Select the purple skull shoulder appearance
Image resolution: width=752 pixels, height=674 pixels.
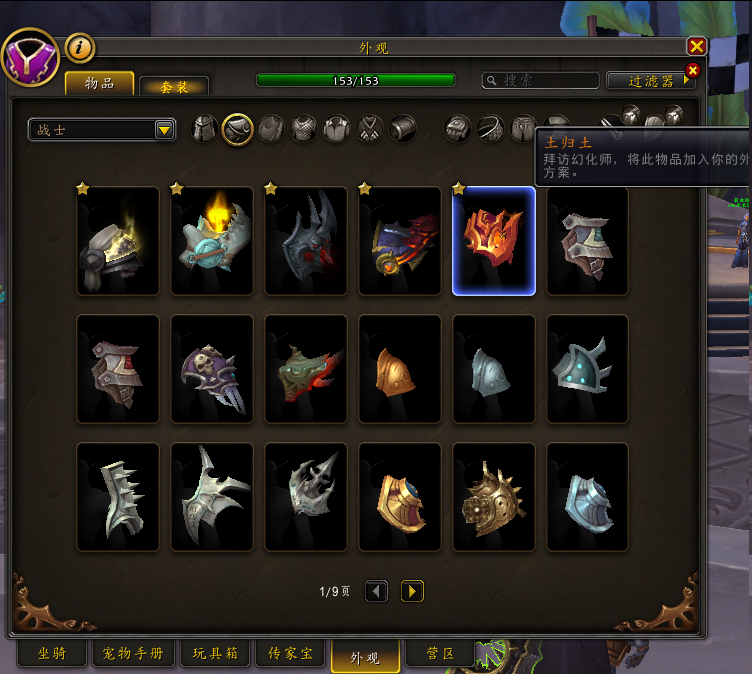[212, 369]
